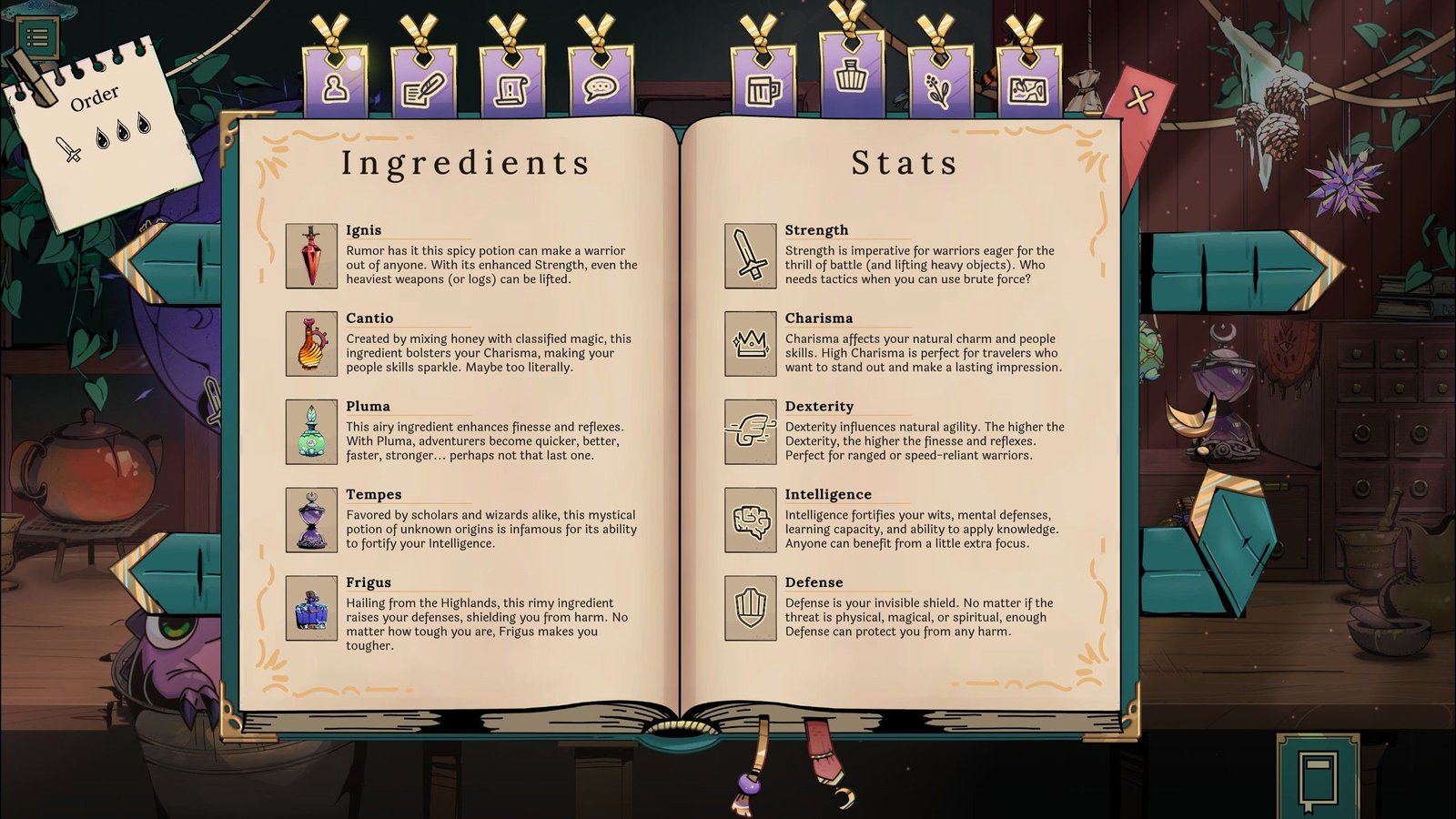Open the herb sprig bookmark tab
The width and height of the screenshot is (1456, 819).
point(939,86)
